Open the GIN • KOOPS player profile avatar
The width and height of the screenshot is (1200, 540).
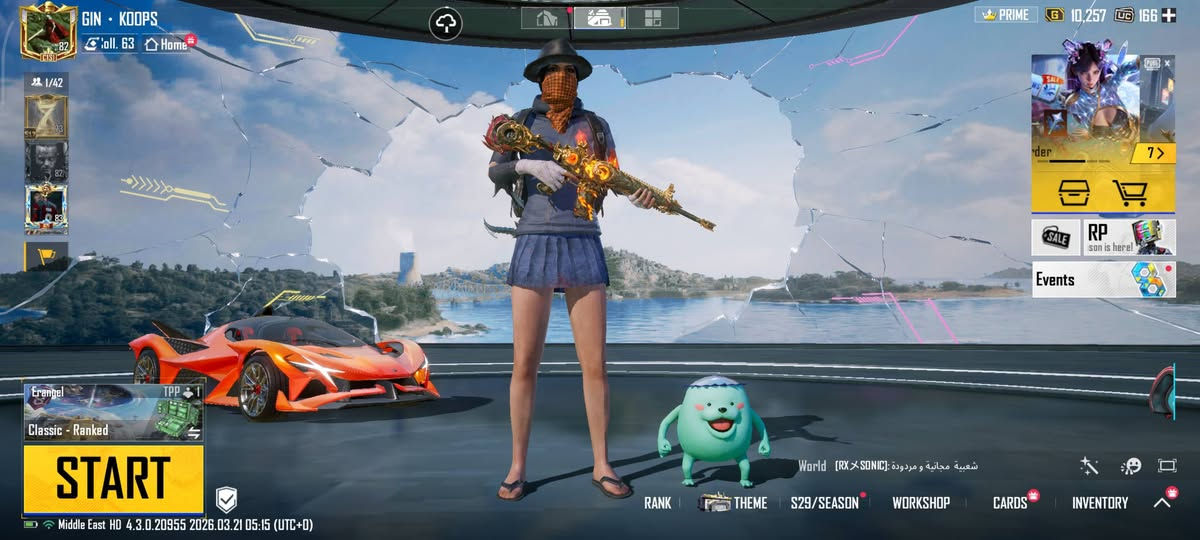tap(48, 32)
